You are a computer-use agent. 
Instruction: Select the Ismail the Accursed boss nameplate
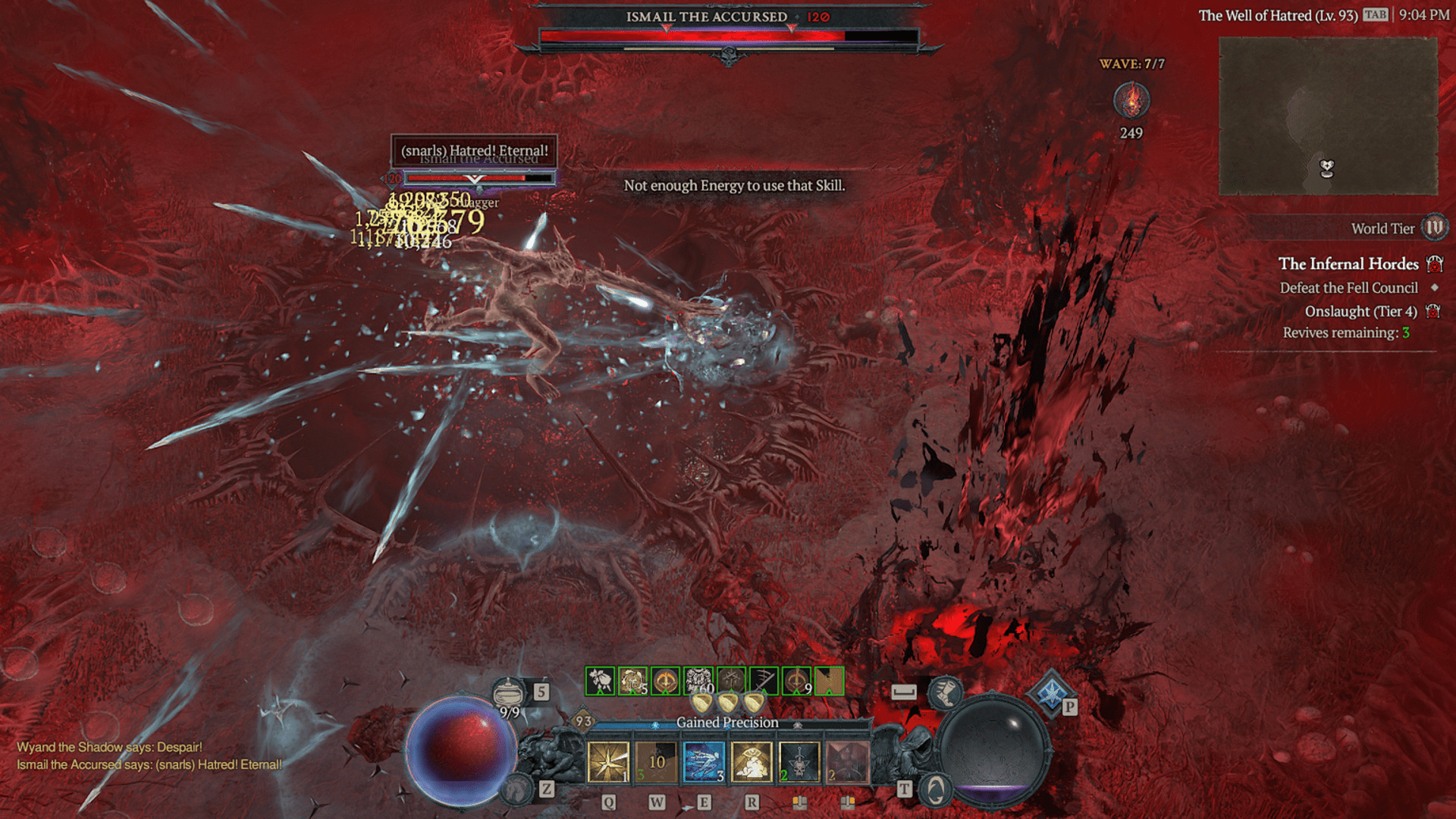[707, 17]
